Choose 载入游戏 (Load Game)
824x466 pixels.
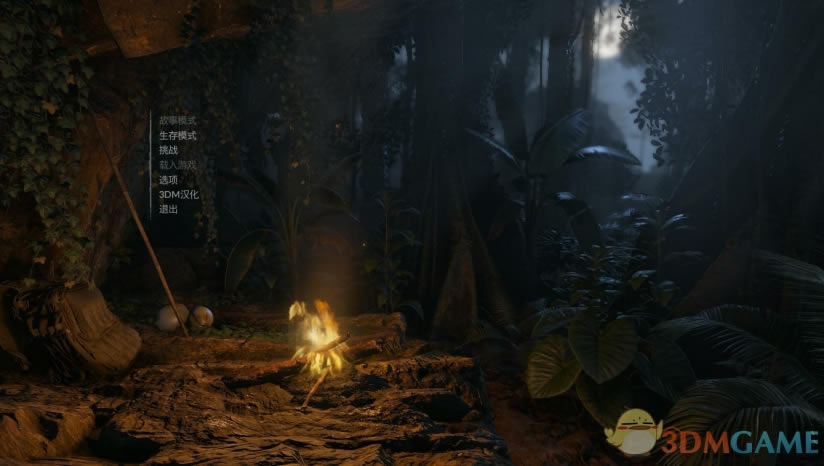tap(177, 165)
